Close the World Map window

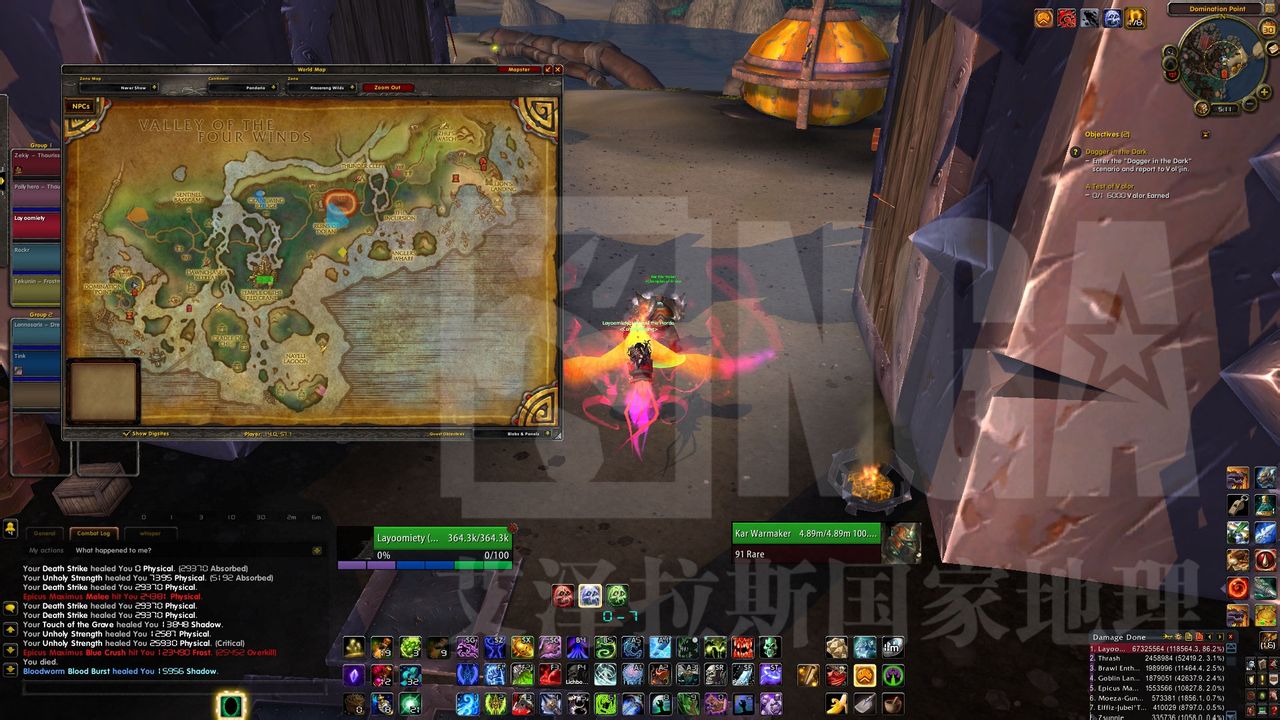tap(558, 70)
